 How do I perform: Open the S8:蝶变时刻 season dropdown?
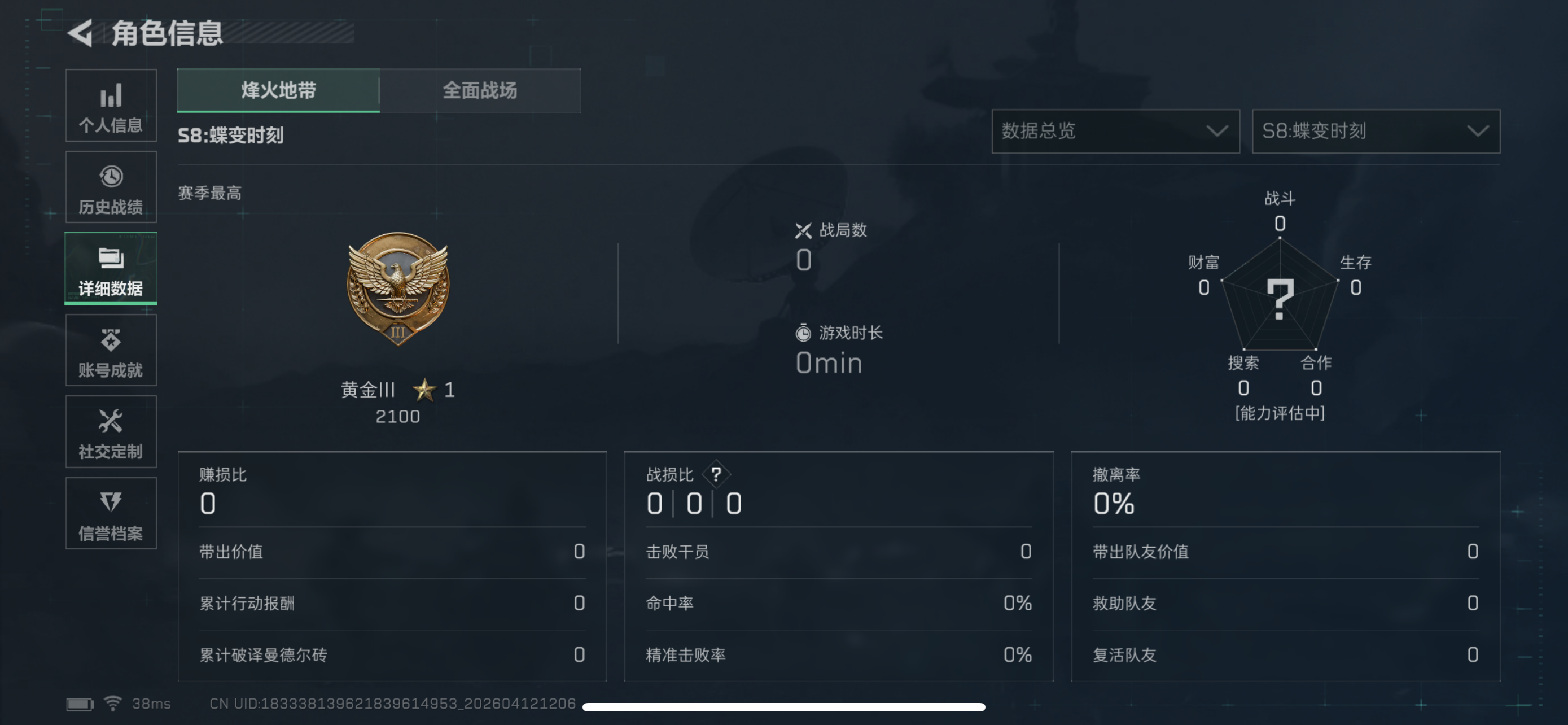click(1374, 132)
